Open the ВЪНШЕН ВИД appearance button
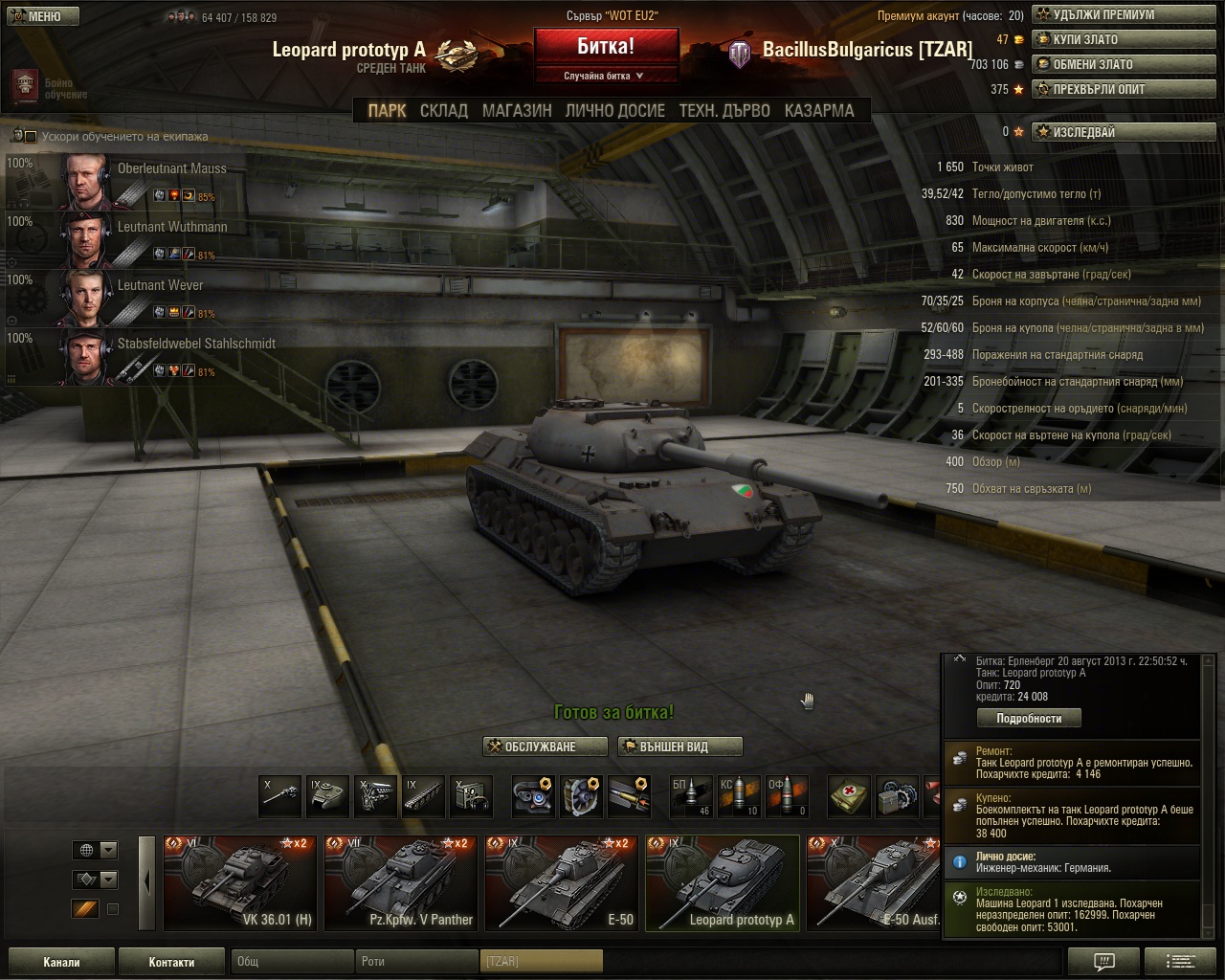Screen dimensions: 1225x980 coord(679,746)
